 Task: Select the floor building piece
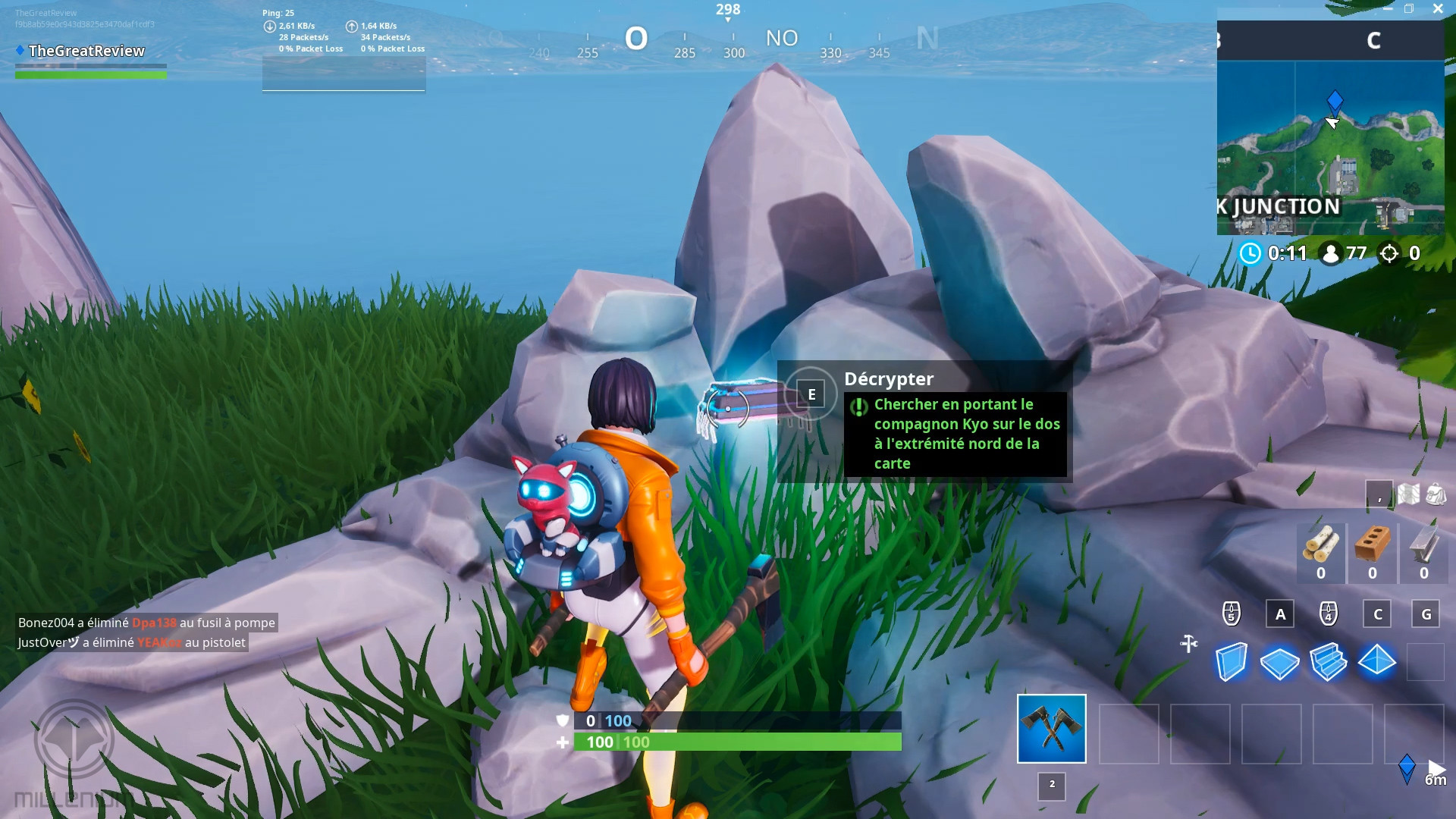coord(1280,662)
